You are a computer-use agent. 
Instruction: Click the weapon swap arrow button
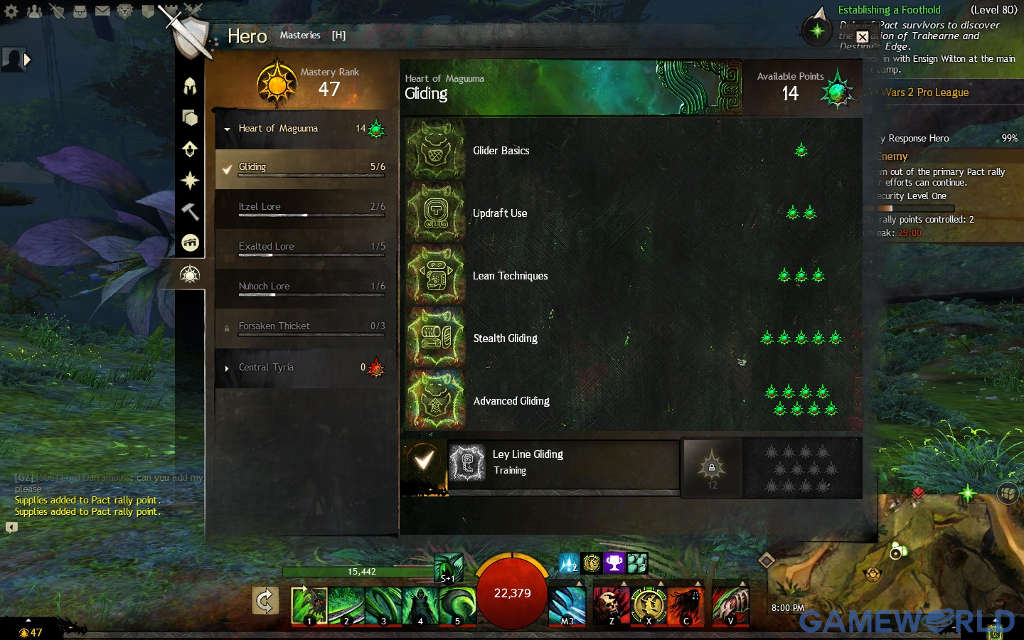pos(265,600)
